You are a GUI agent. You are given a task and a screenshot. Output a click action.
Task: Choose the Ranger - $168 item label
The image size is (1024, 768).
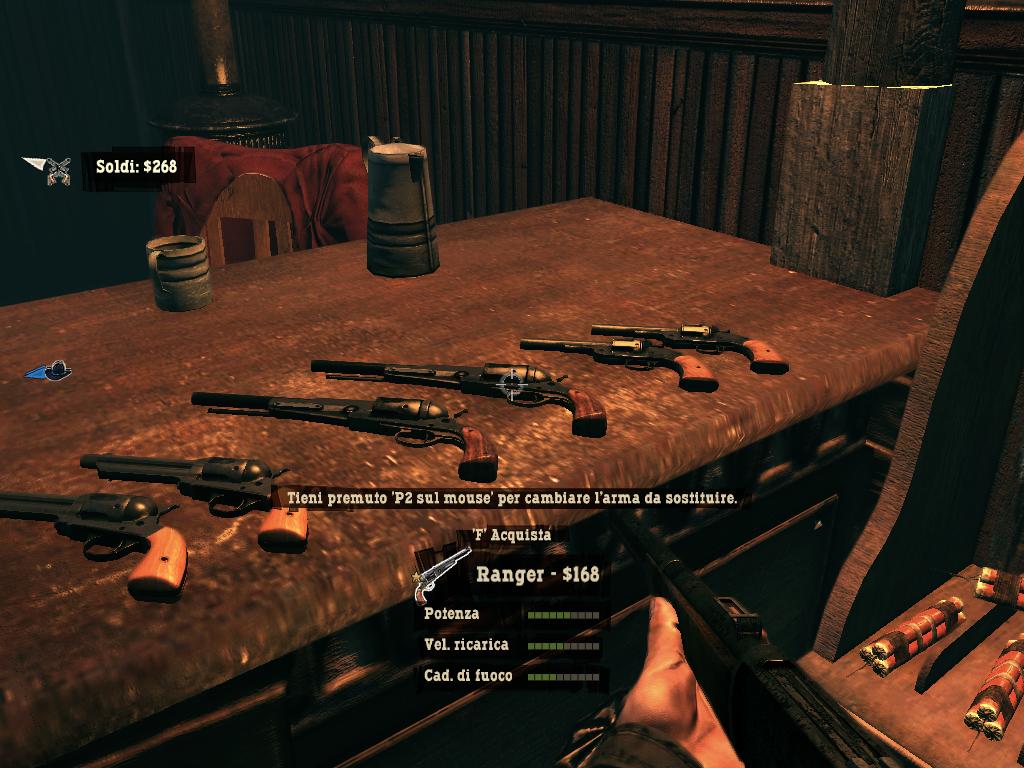tap(537, 574)
